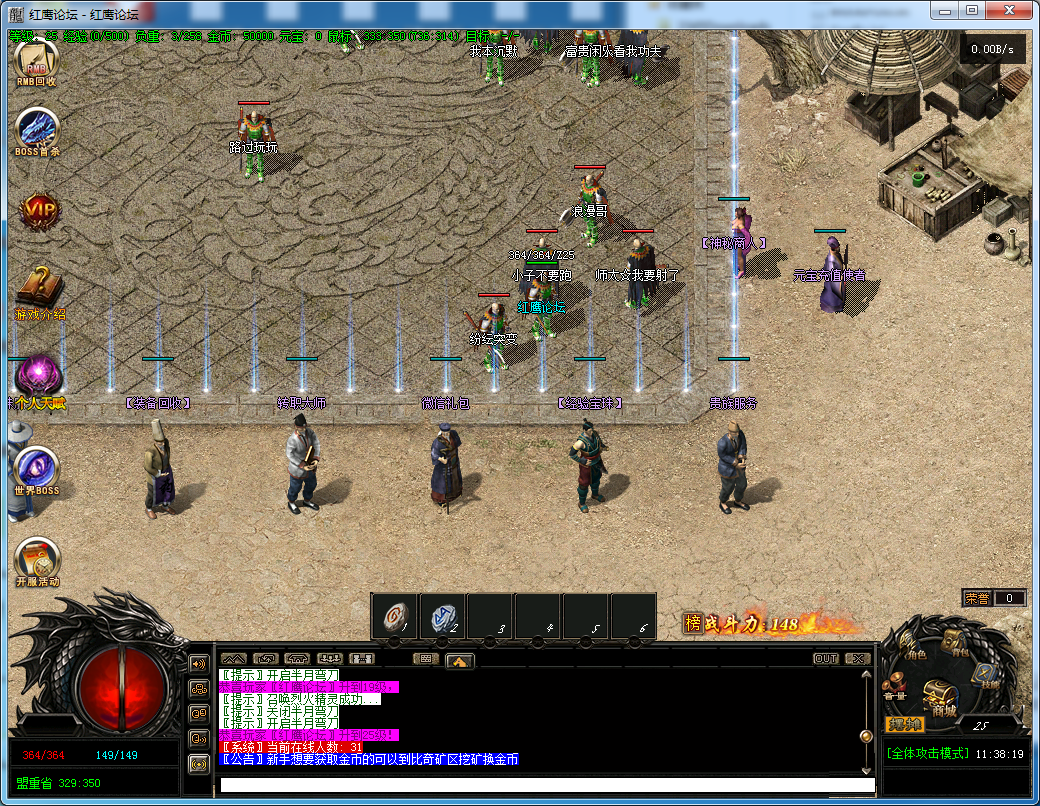Show the 游戏介绍 game guide book
Screen dimensions: 1040x806
(39, 290)
